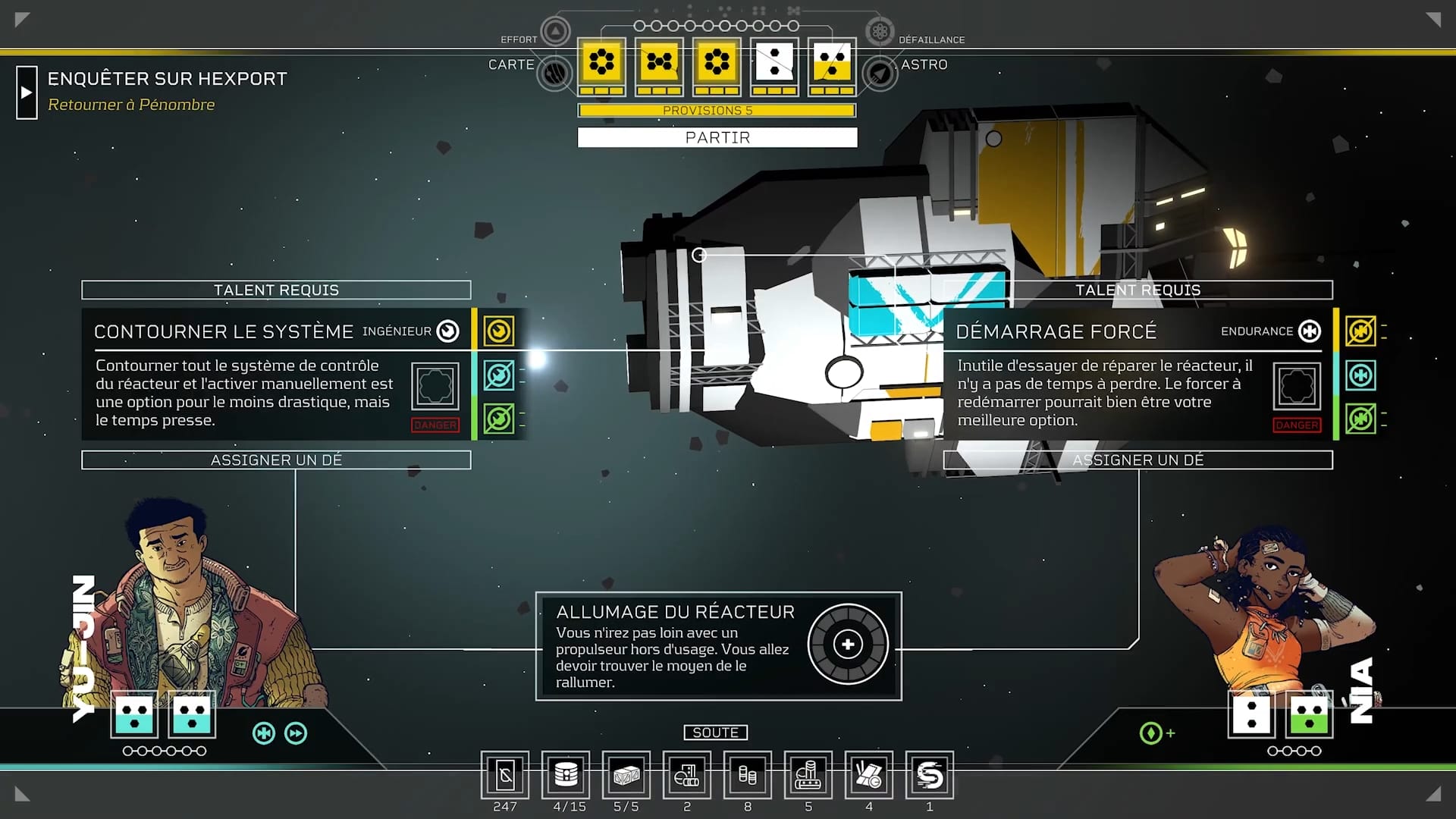Select Nia's green die showing three
The height and width of the screenshot is (819, 1456).
tap(1310, 714)
